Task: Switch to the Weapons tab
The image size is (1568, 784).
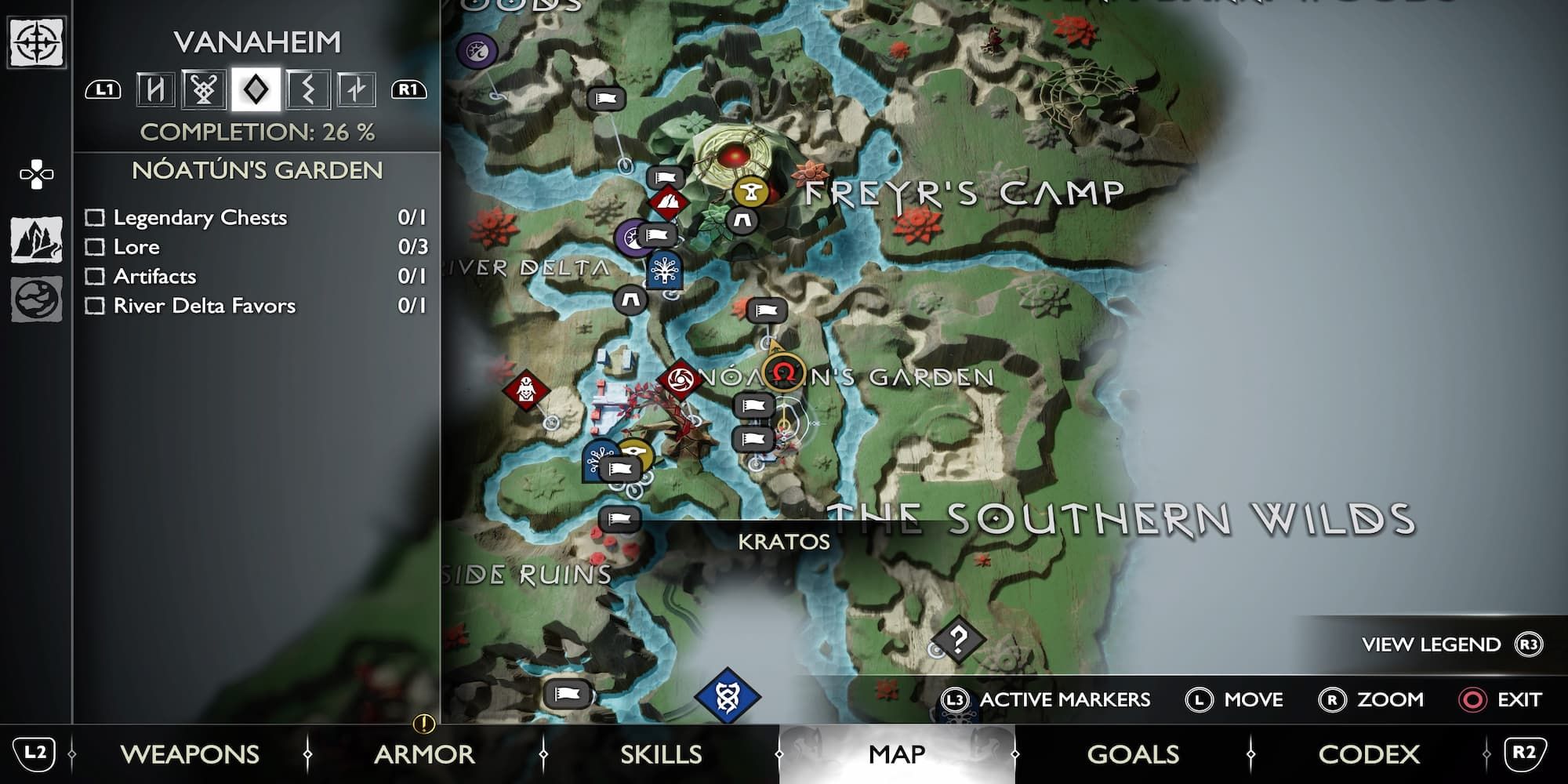Action: click(x=190, y=754)
